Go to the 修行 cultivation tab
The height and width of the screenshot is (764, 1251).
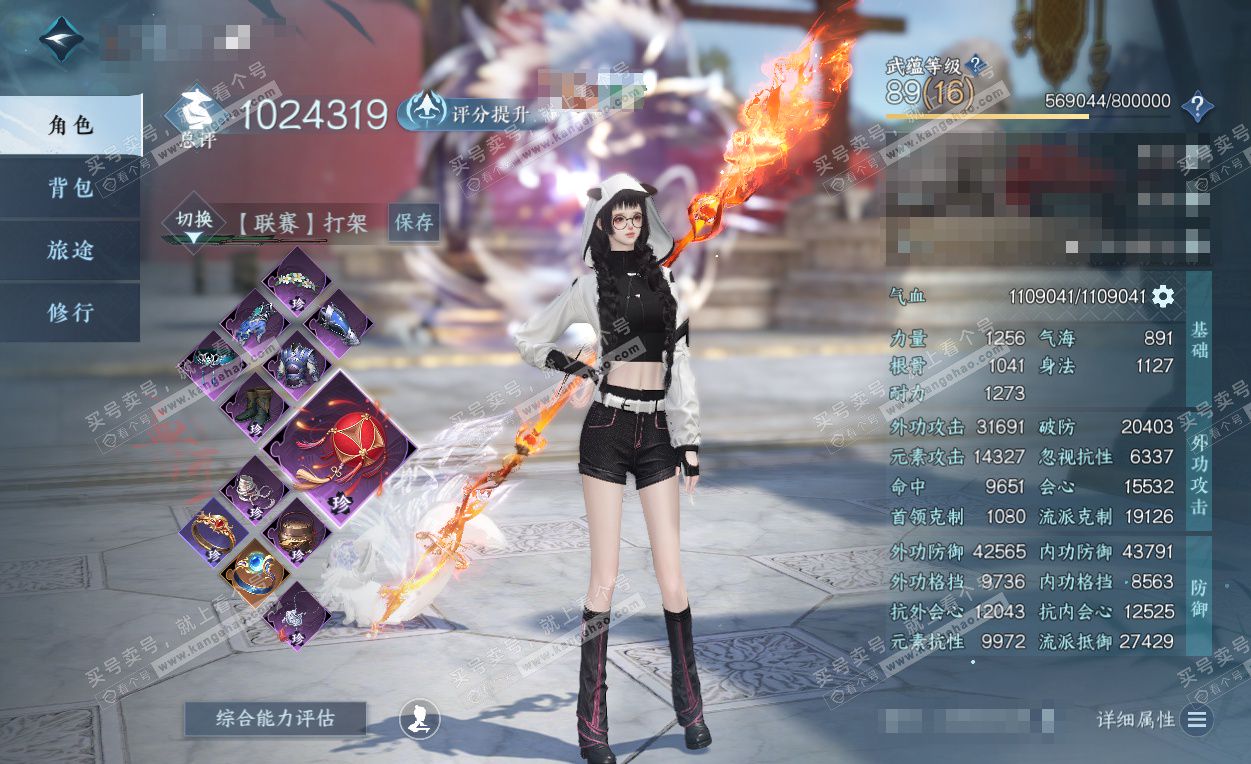[70, 312]
